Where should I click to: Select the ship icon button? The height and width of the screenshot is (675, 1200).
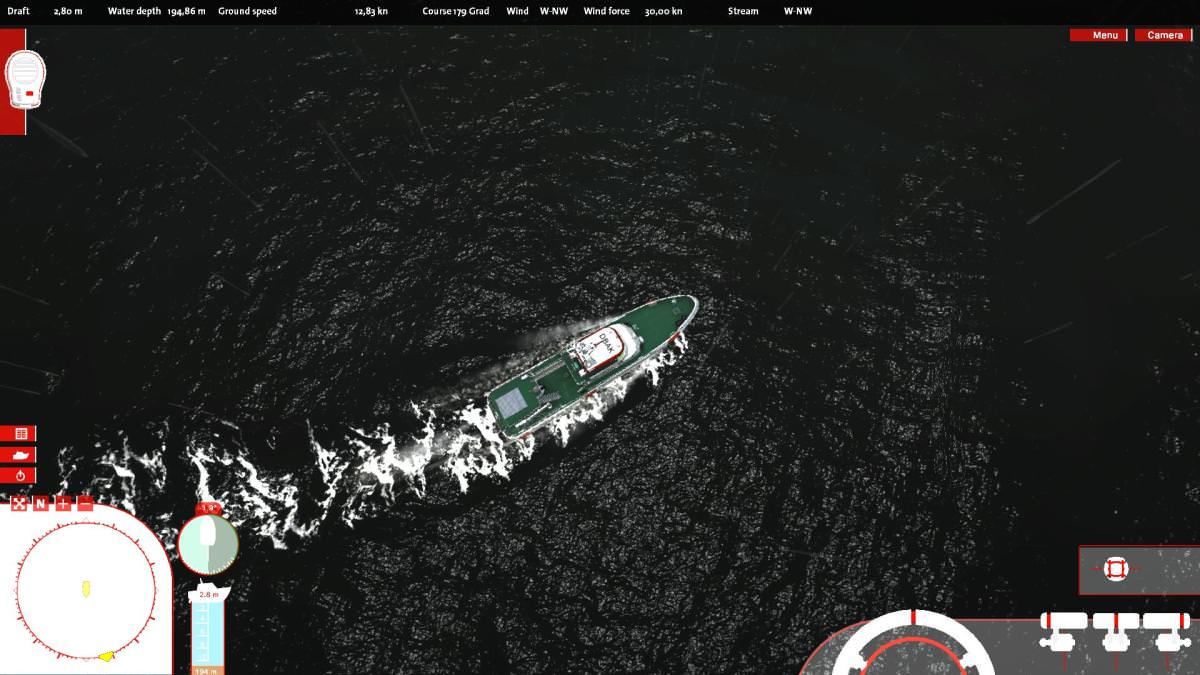[x=19, y=455]
